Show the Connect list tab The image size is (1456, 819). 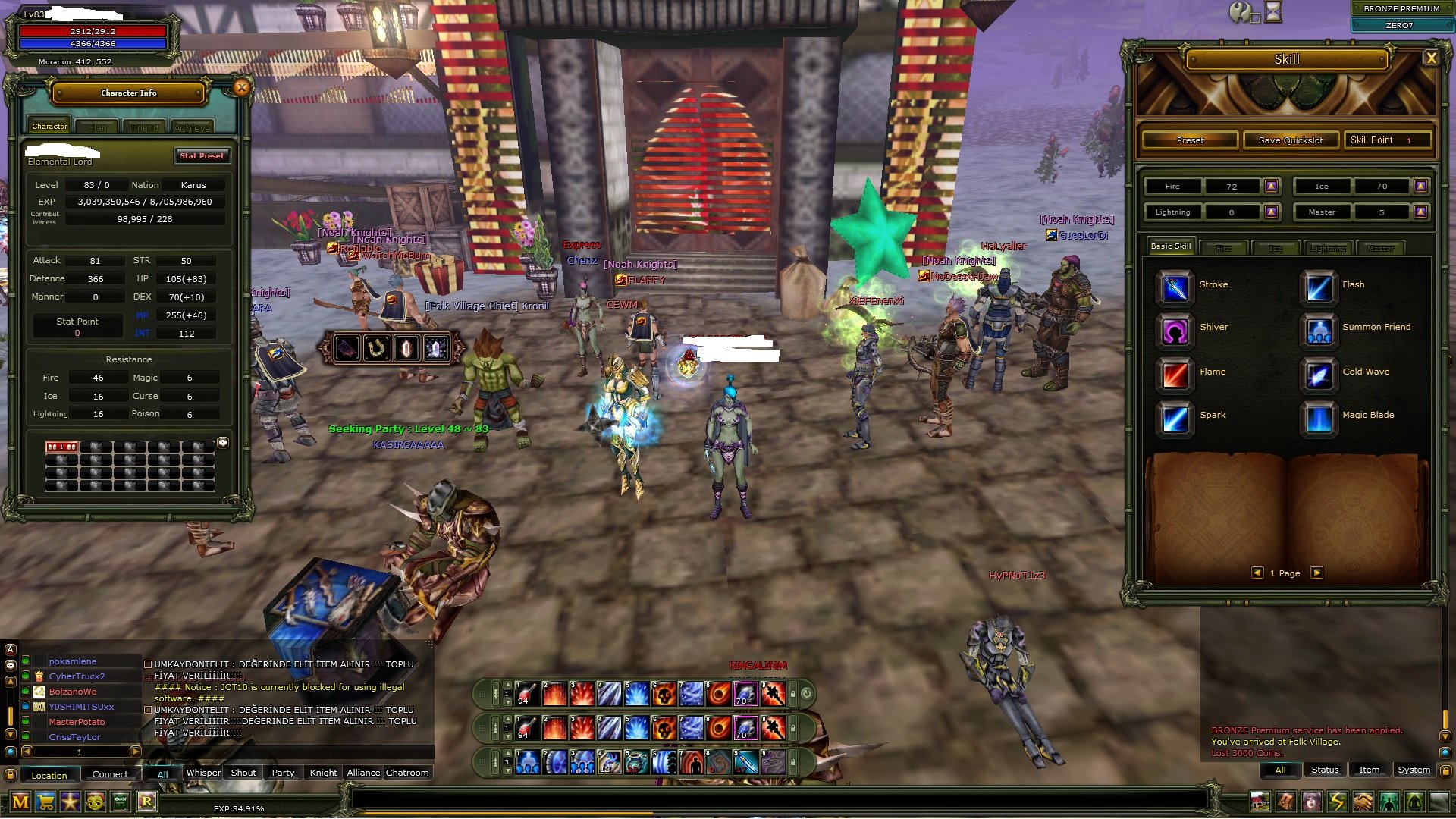[110, 774]
